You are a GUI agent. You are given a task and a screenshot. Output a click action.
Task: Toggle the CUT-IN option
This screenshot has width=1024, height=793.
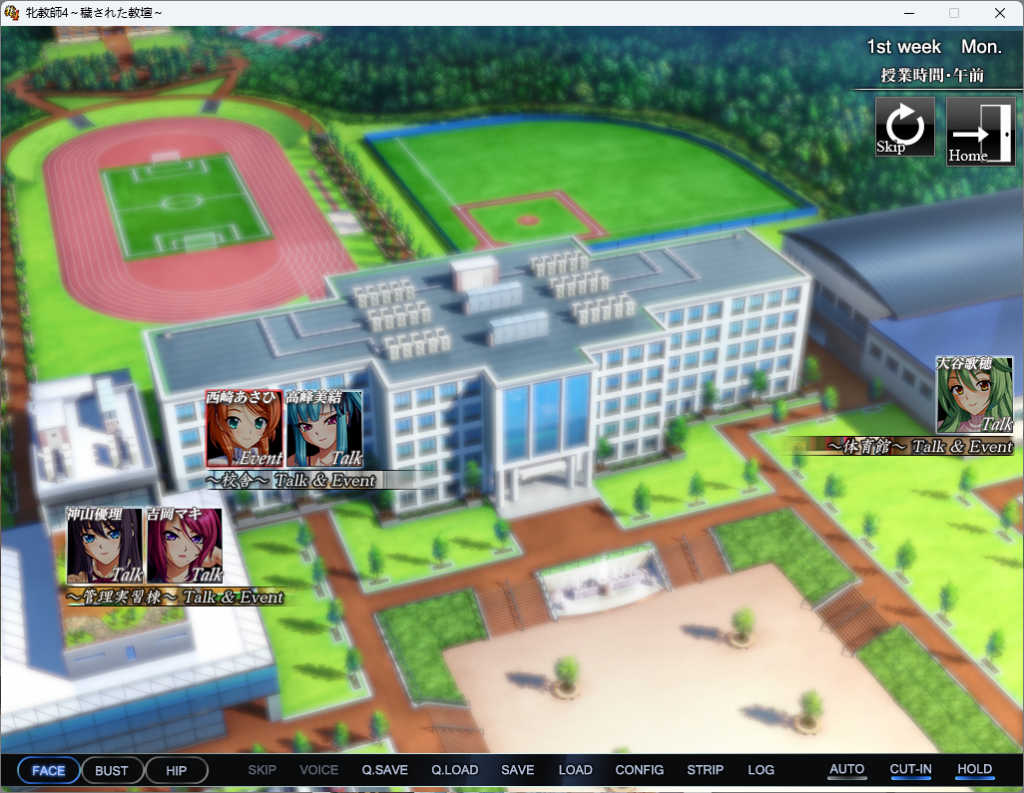click(x=911, y=770)
